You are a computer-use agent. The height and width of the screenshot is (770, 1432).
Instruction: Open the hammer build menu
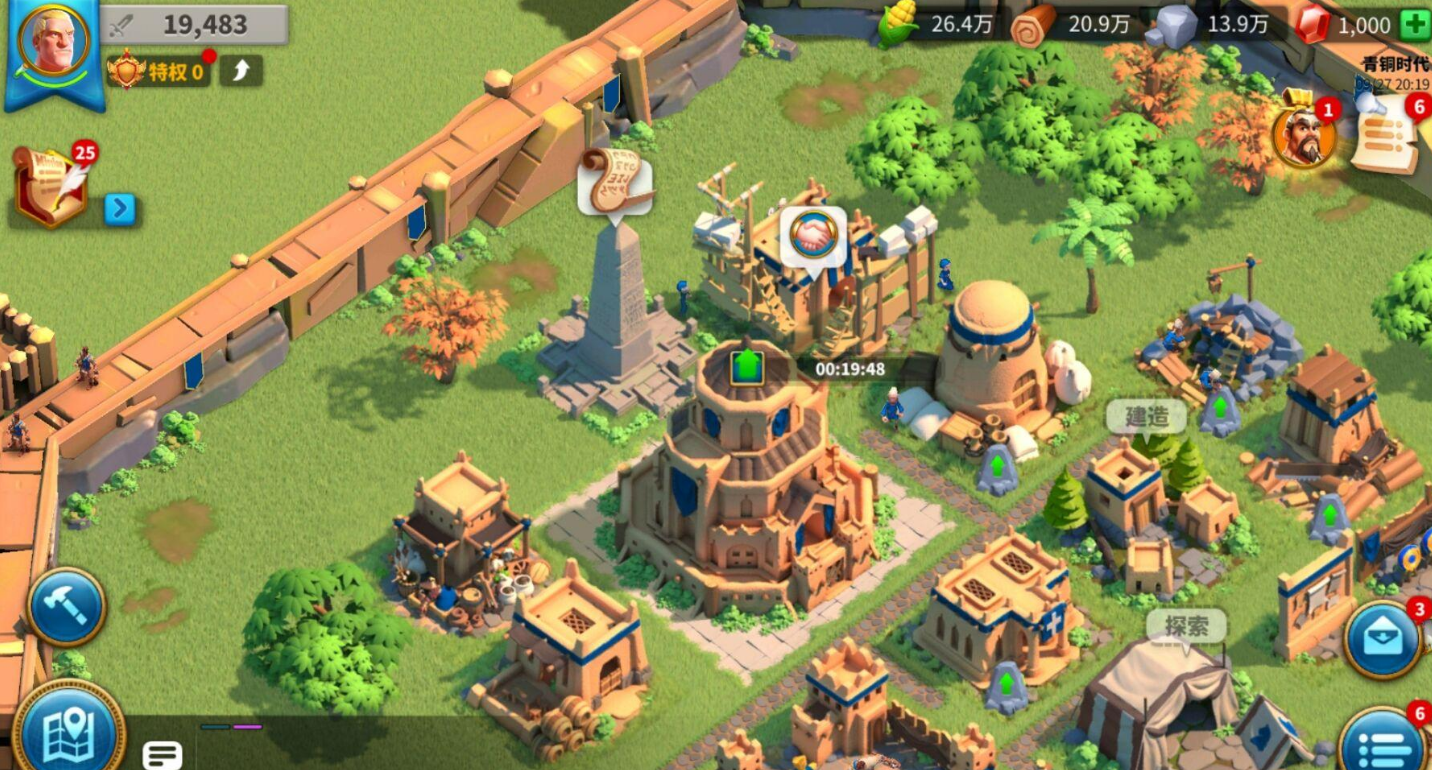coord(66,606)
